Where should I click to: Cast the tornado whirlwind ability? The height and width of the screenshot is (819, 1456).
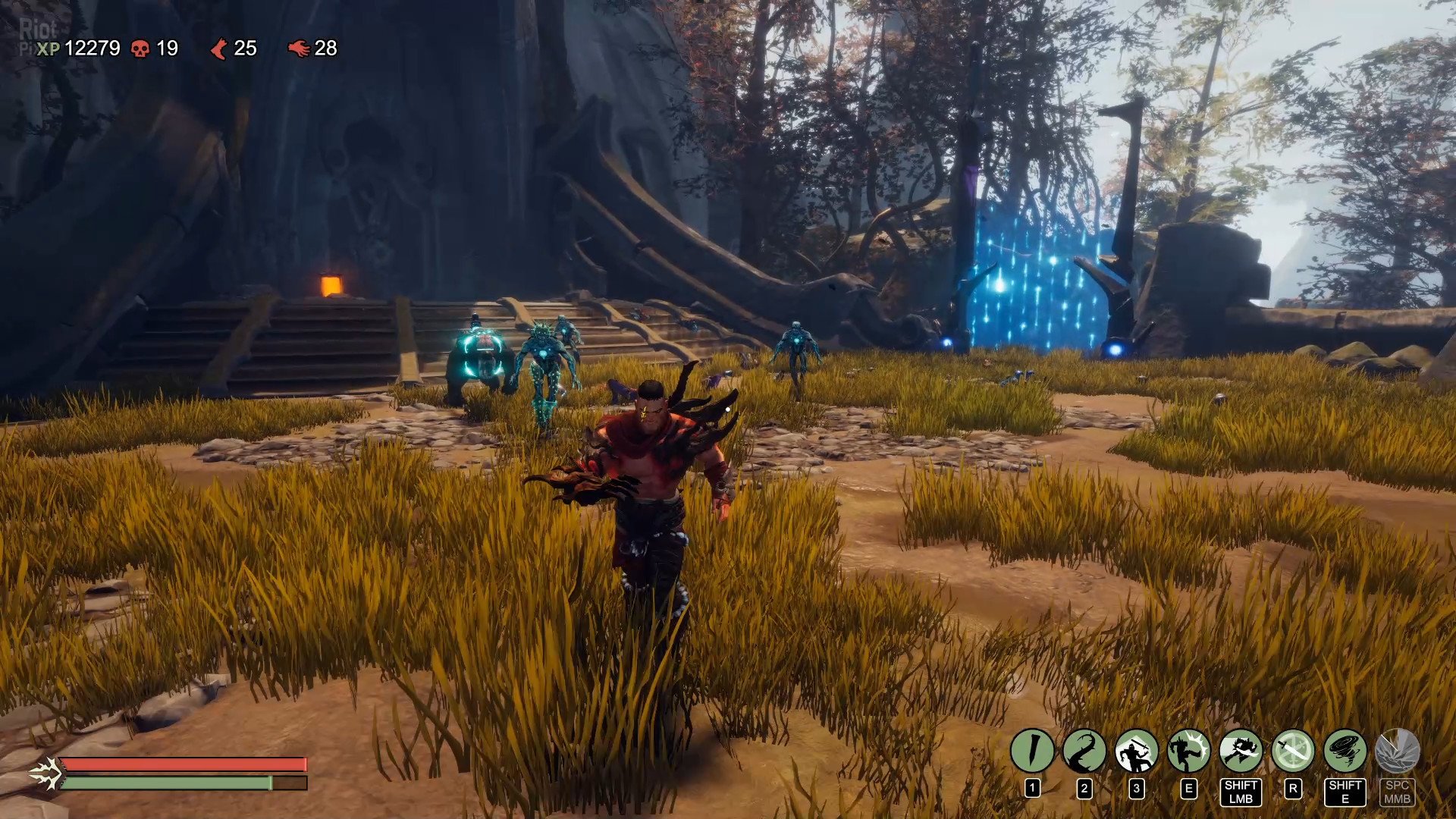coord(1345,751)
